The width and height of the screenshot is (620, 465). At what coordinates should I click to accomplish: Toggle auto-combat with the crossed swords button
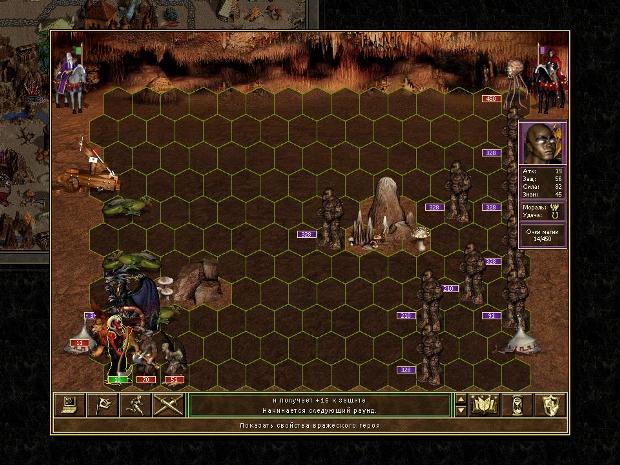(x=168, y=405)
